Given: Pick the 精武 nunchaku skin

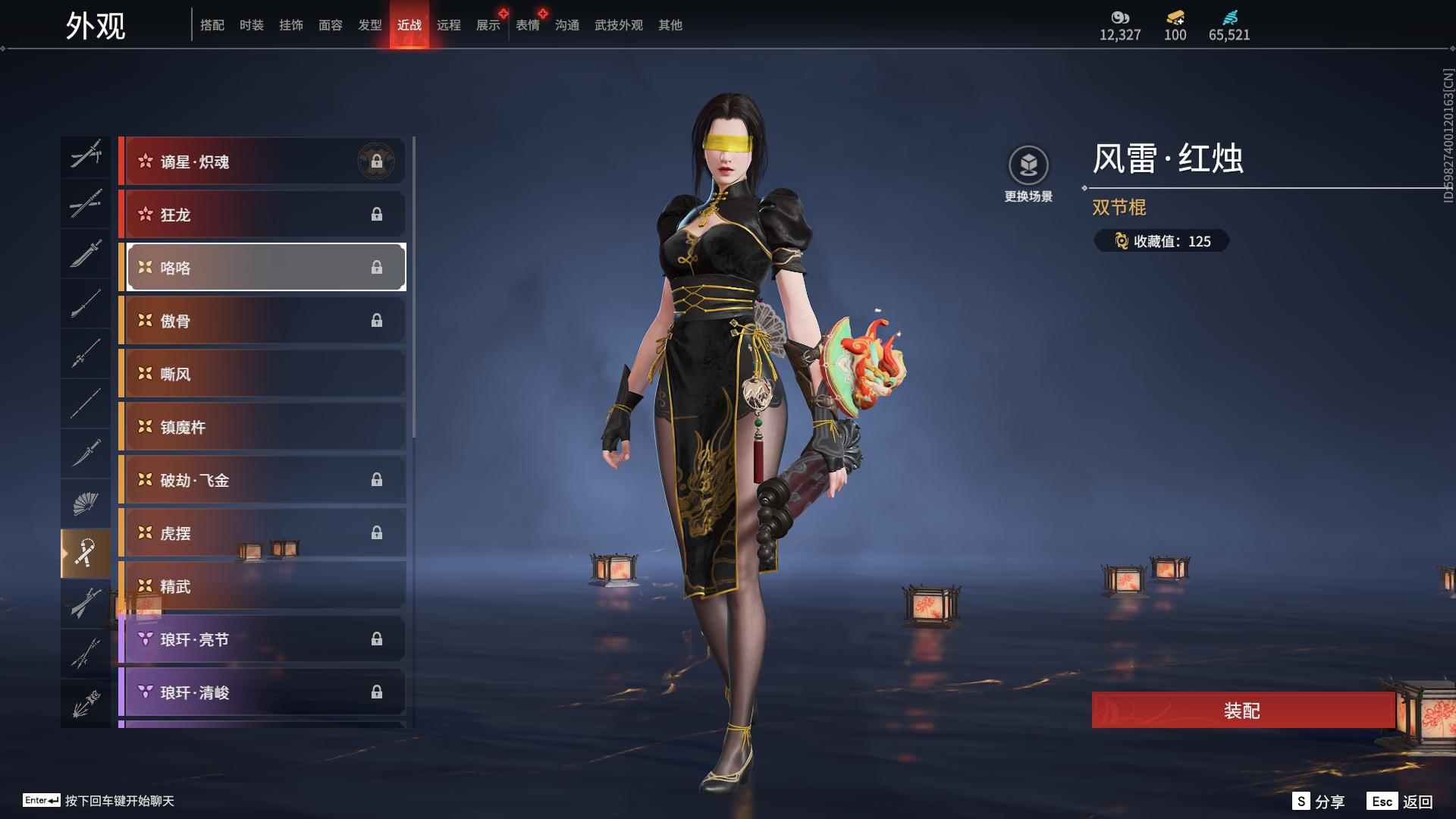Looking at the screenshot, I should [x=262, y=586].
